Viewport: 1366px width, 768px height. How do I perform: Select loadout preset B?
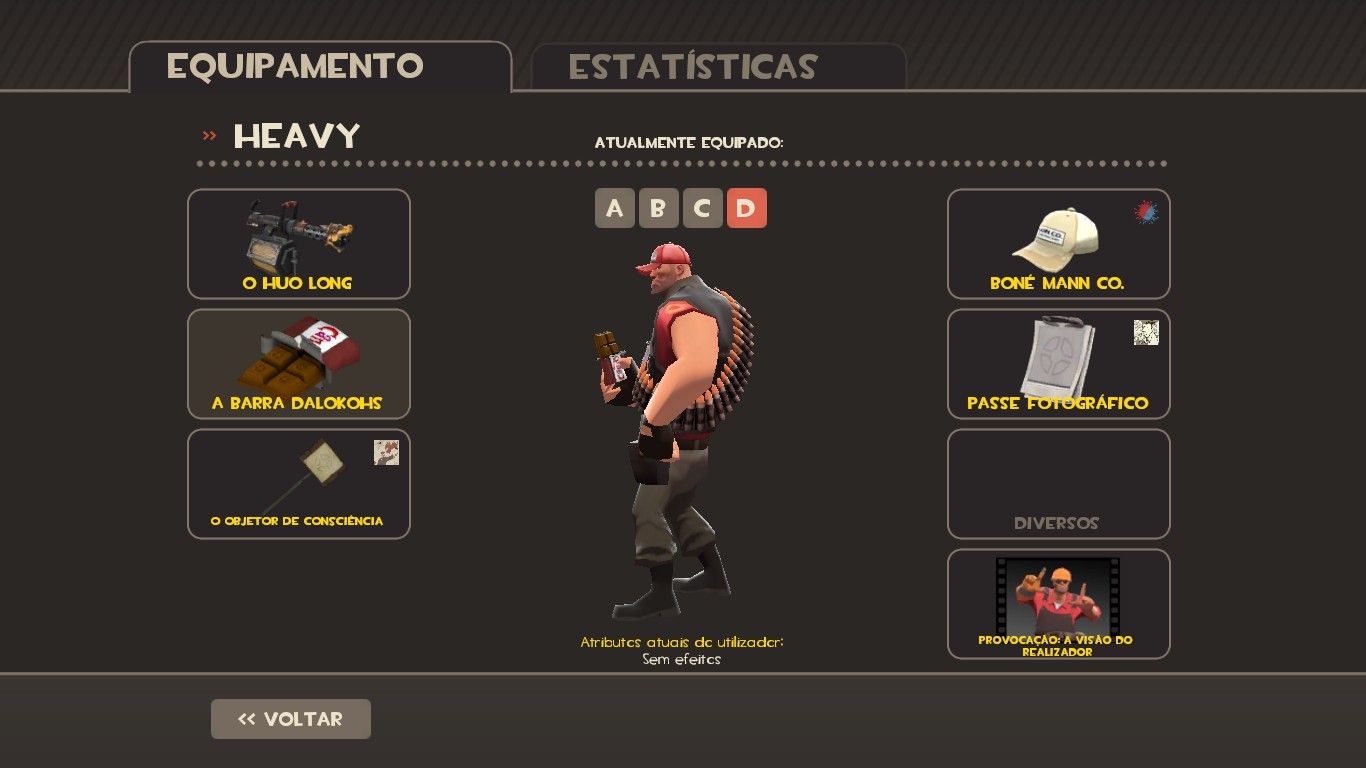coord(659,208)
